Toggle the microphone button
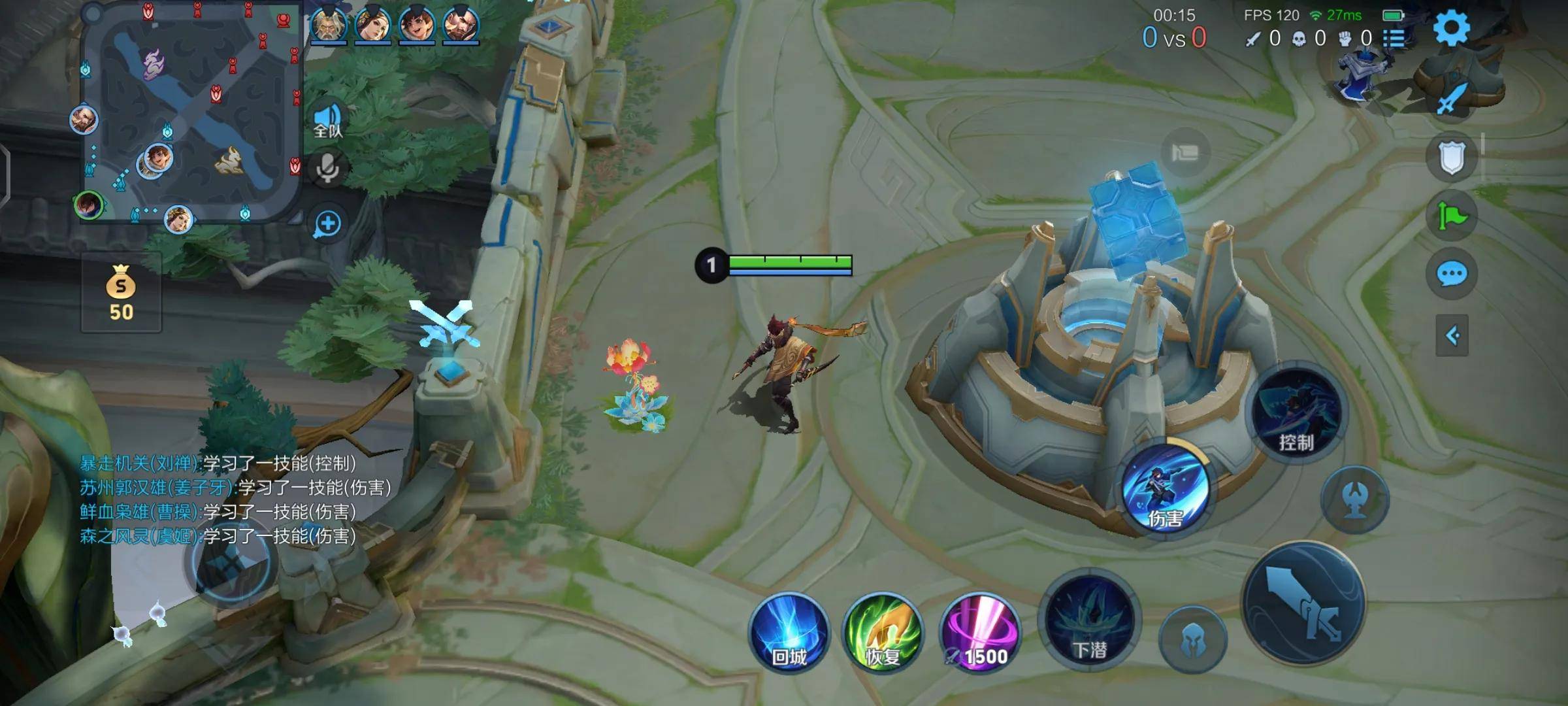 click(x=327, y=169)
